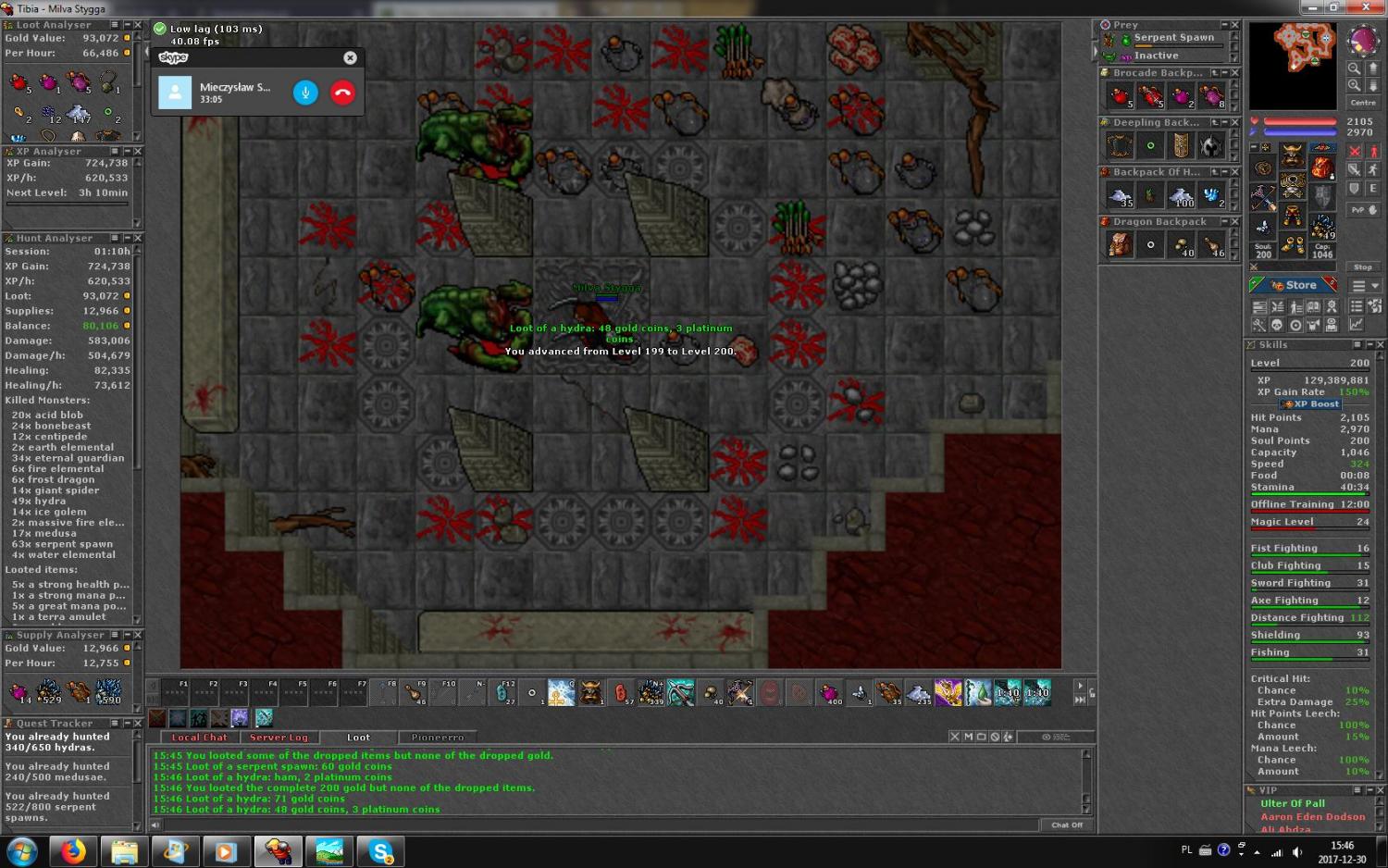This screenshot has height=868, width=1388.
Task: Hang up the Skype call
Action: tap(342, 93)
